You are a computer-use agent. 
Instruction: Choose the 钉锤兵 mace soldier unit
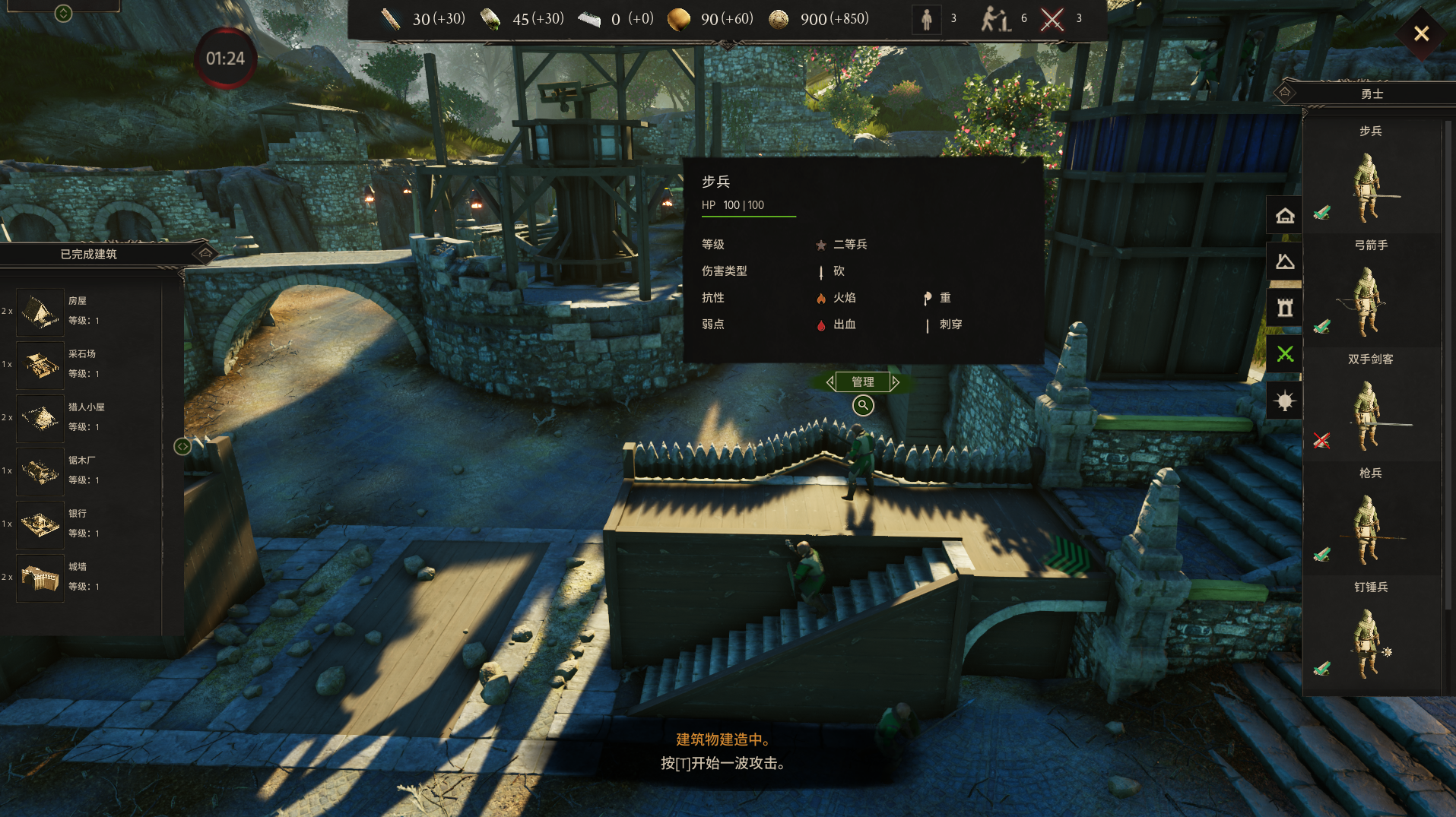click(x=1369, y=643)
